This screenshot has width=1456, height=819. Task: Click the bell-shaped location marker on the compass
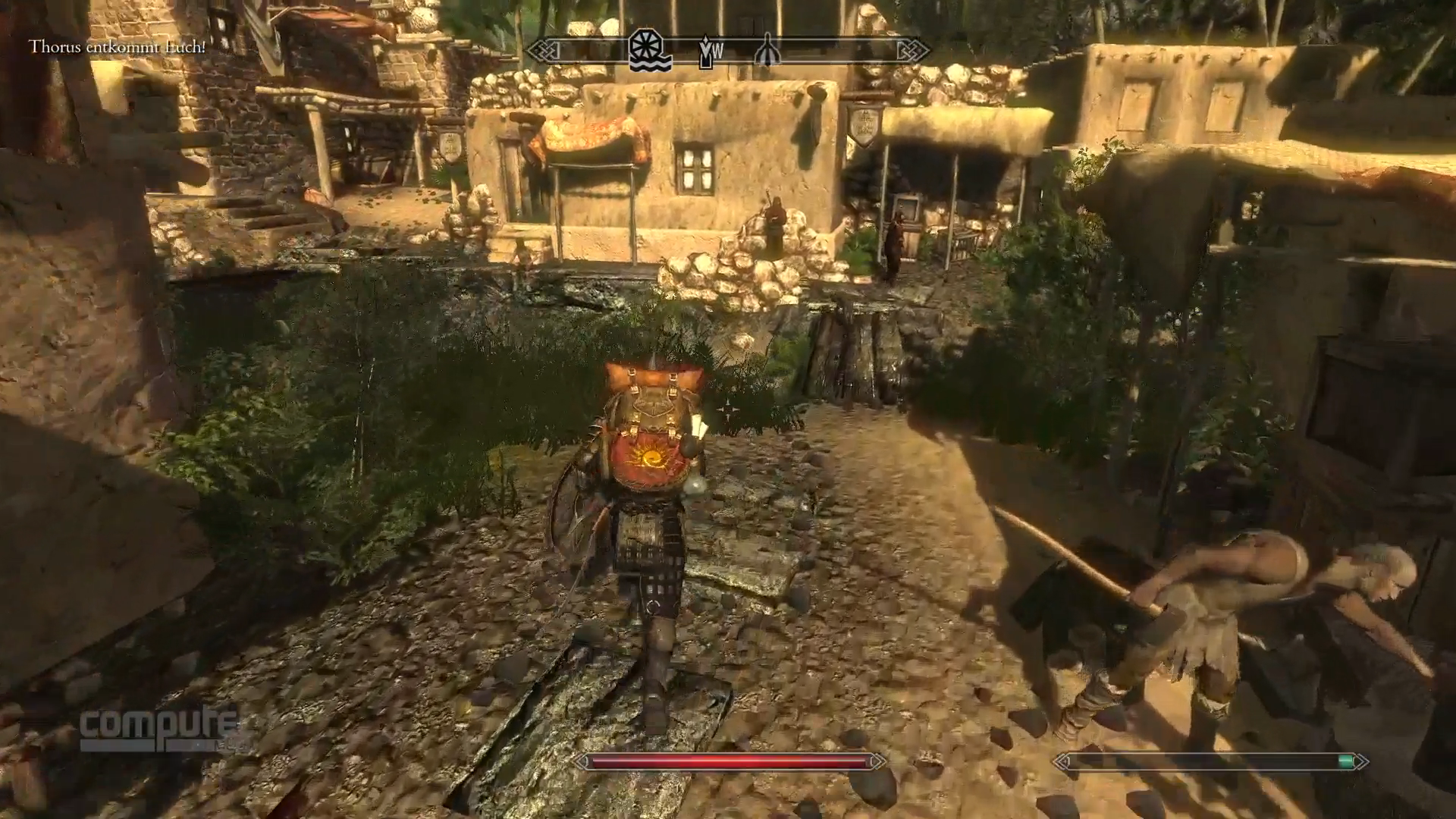(767, 51)
